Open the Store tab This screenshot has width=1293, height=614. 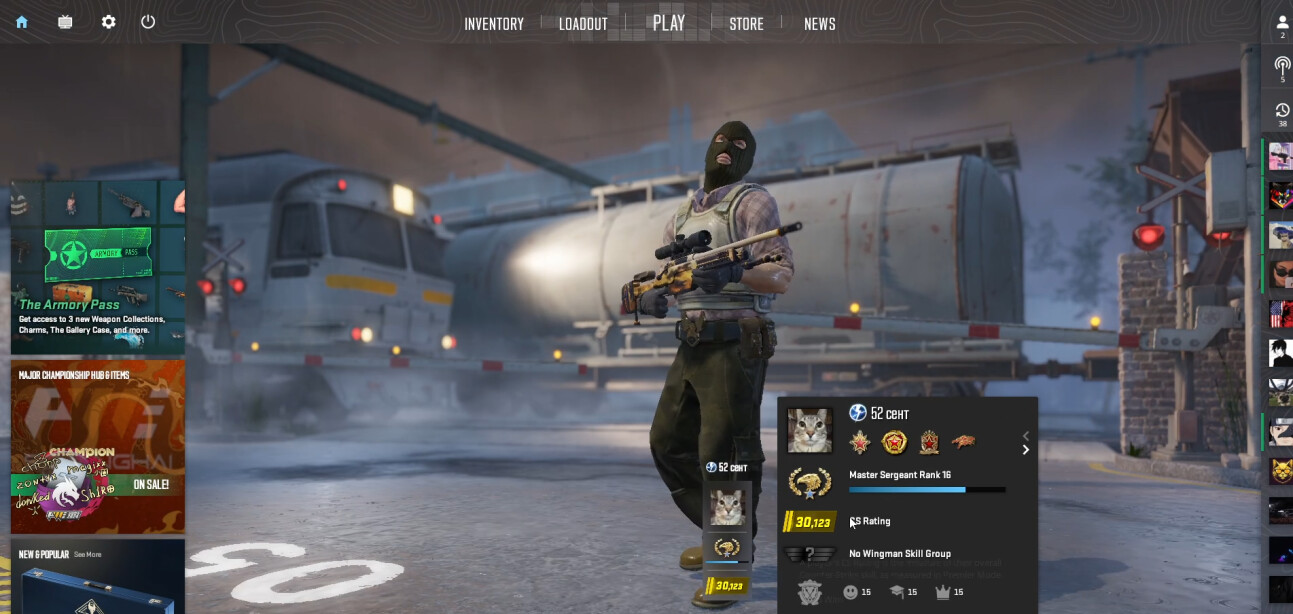pyautogui.click(x=746, y=24)
